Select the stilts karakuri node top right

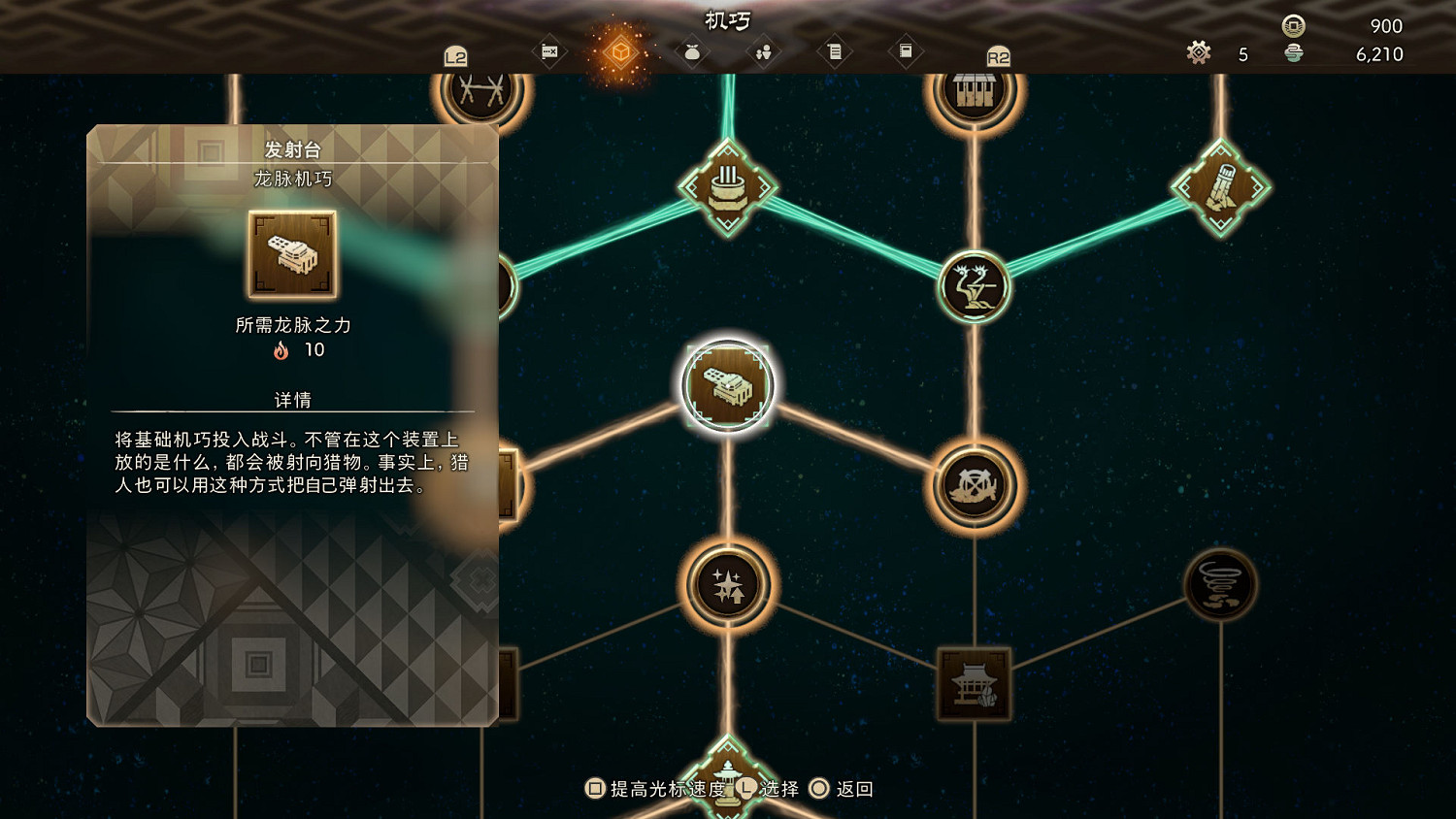point(1221,186)
